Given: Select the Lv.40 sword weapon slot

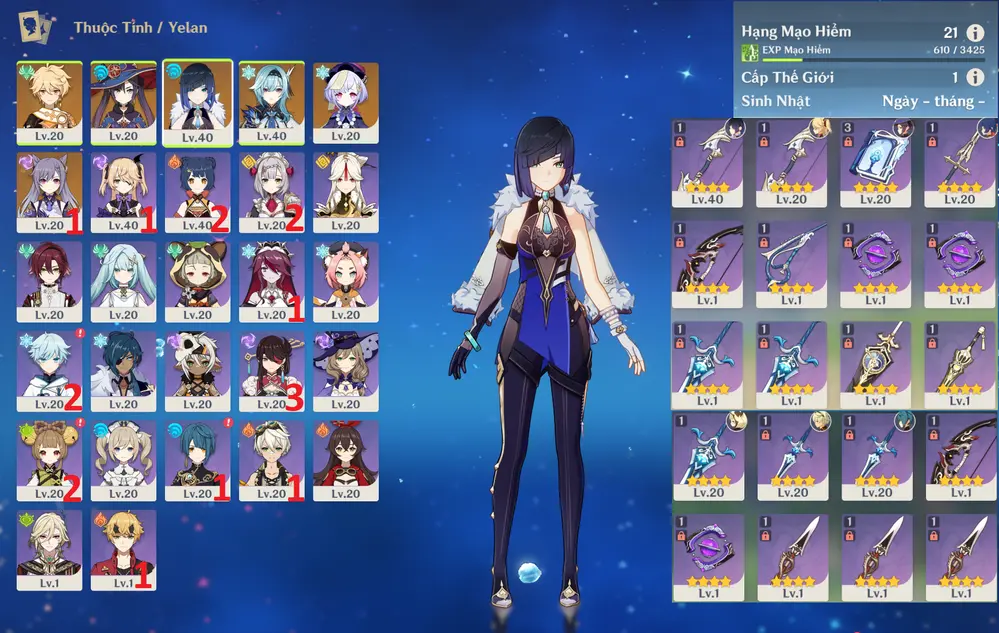Looking at the screenshot, I should pos(707,162).
